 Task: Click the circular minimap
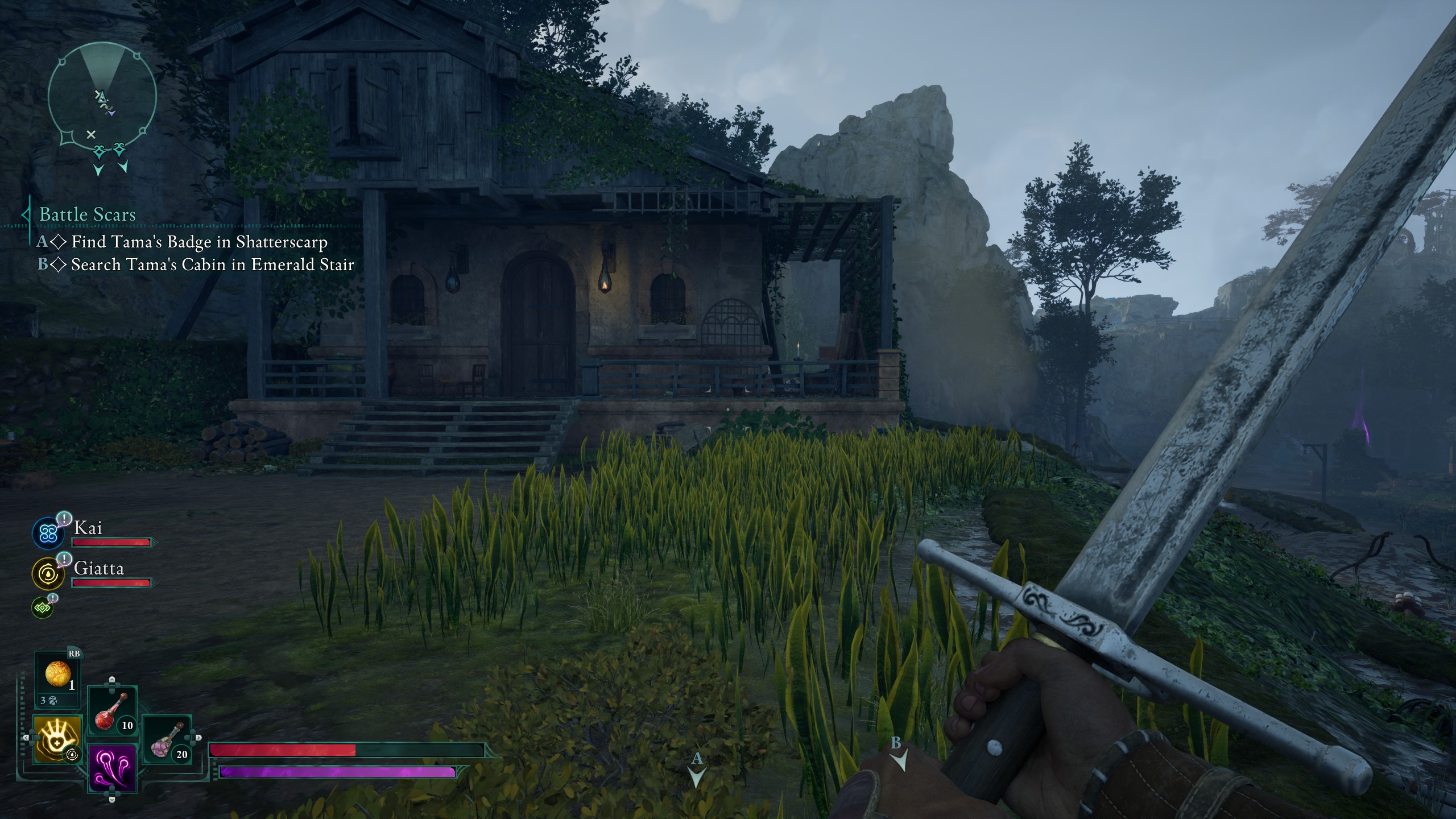[102, 98]
